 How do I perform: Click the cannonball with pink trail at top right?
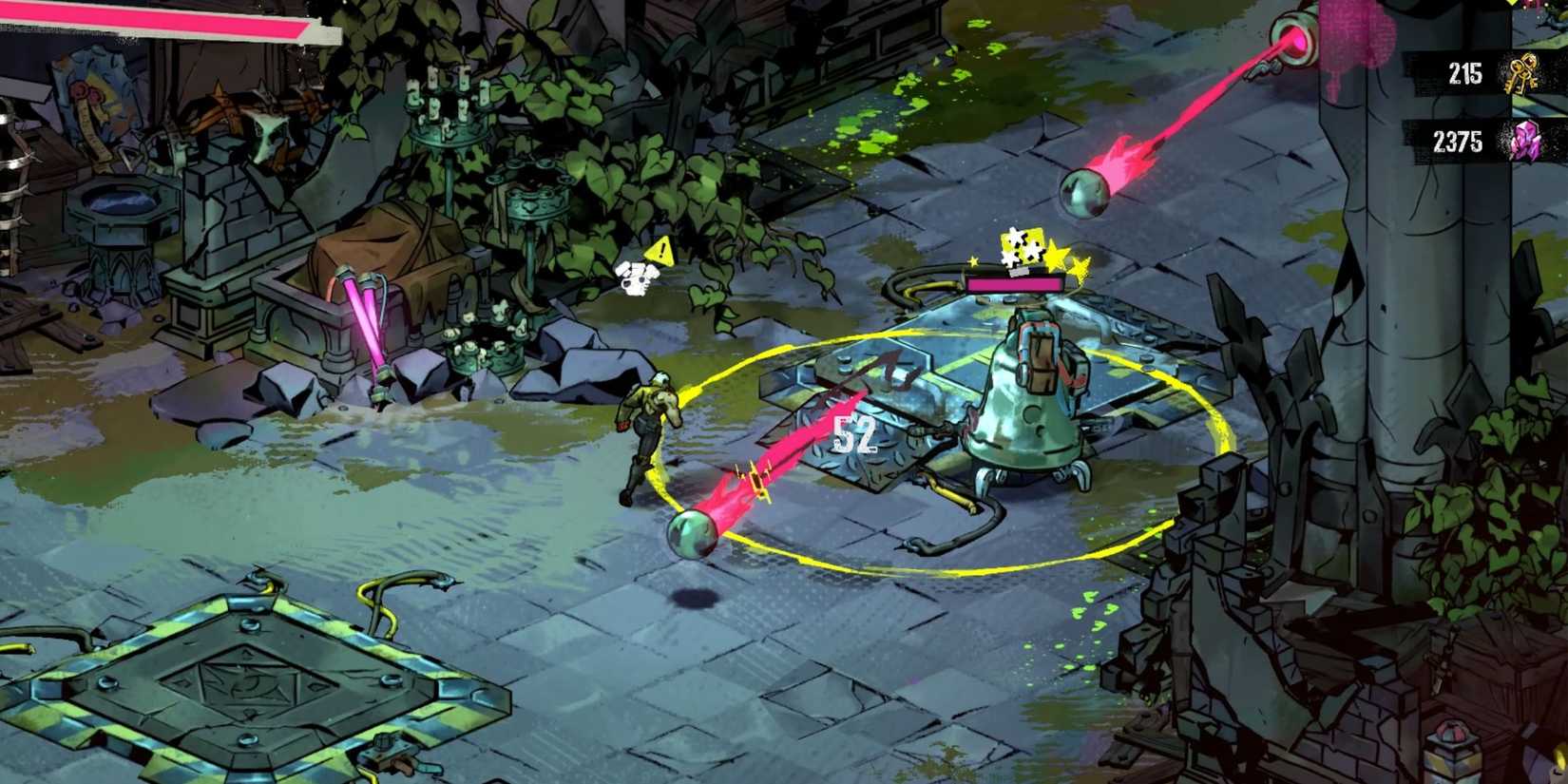coord(1083,190)
